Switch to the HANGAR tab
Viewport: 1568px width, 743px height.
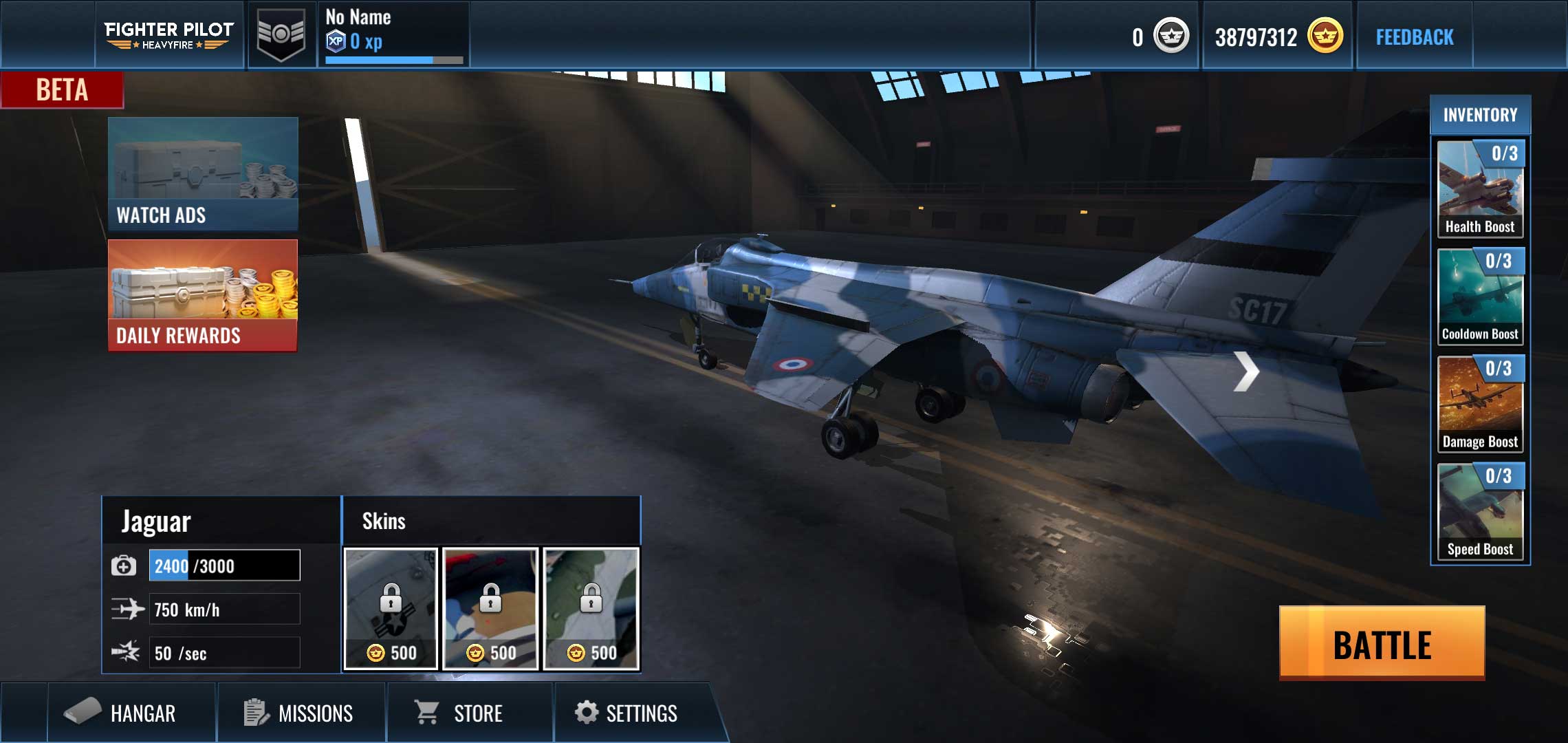point(131,713)
